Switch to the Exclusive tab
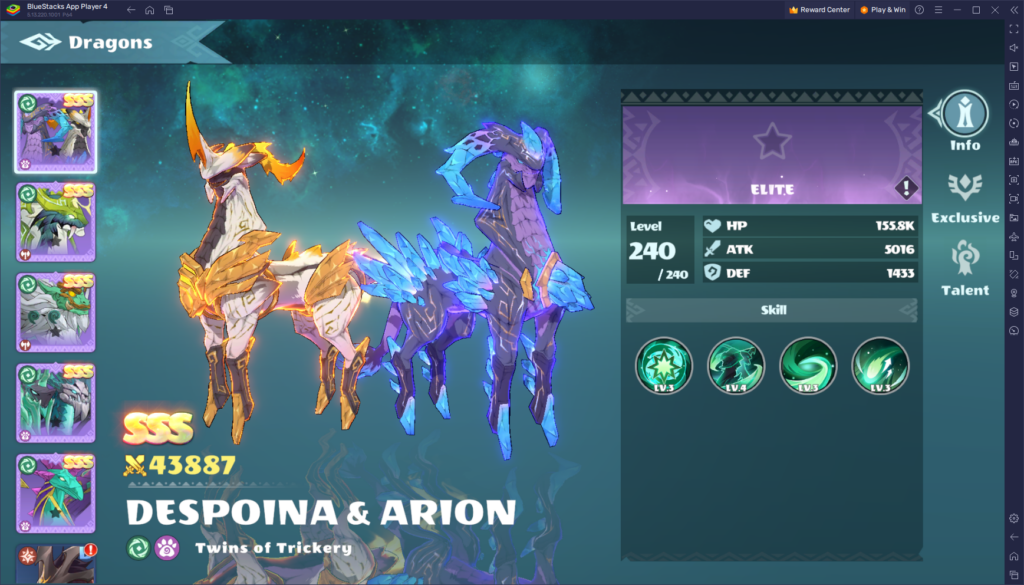This screenshot has width=1024, height=585. (965, 196)
